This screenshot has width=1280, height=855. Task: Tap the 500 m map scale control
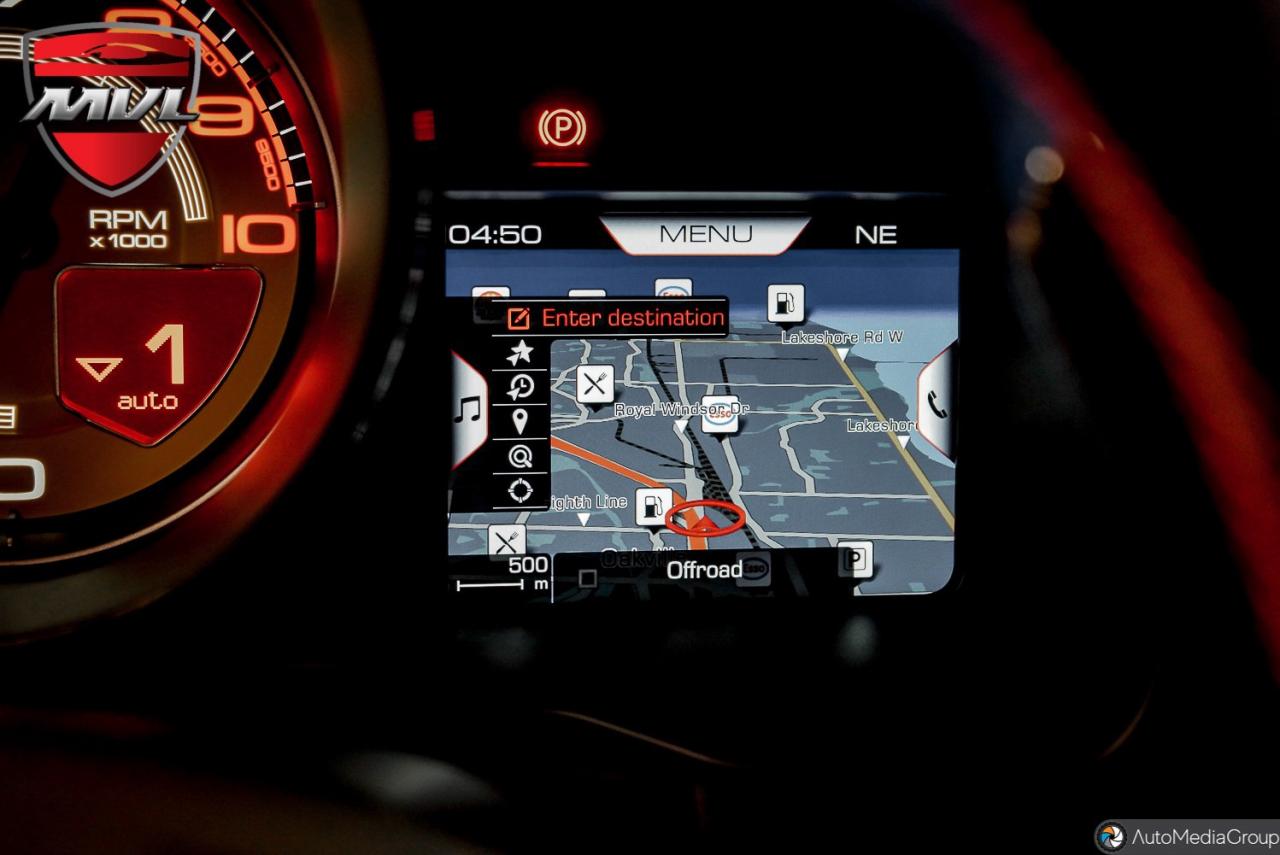click(x=520, y=570)
